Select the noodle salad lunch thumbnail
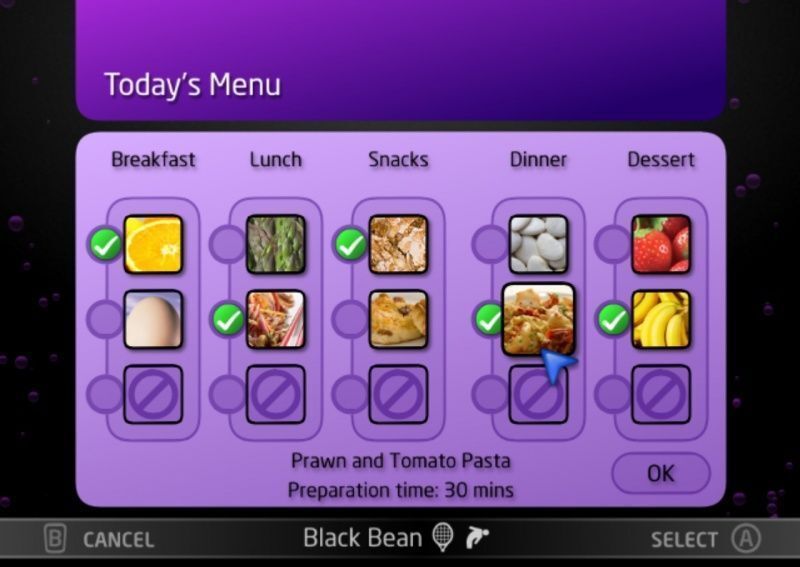 point(275,319)
